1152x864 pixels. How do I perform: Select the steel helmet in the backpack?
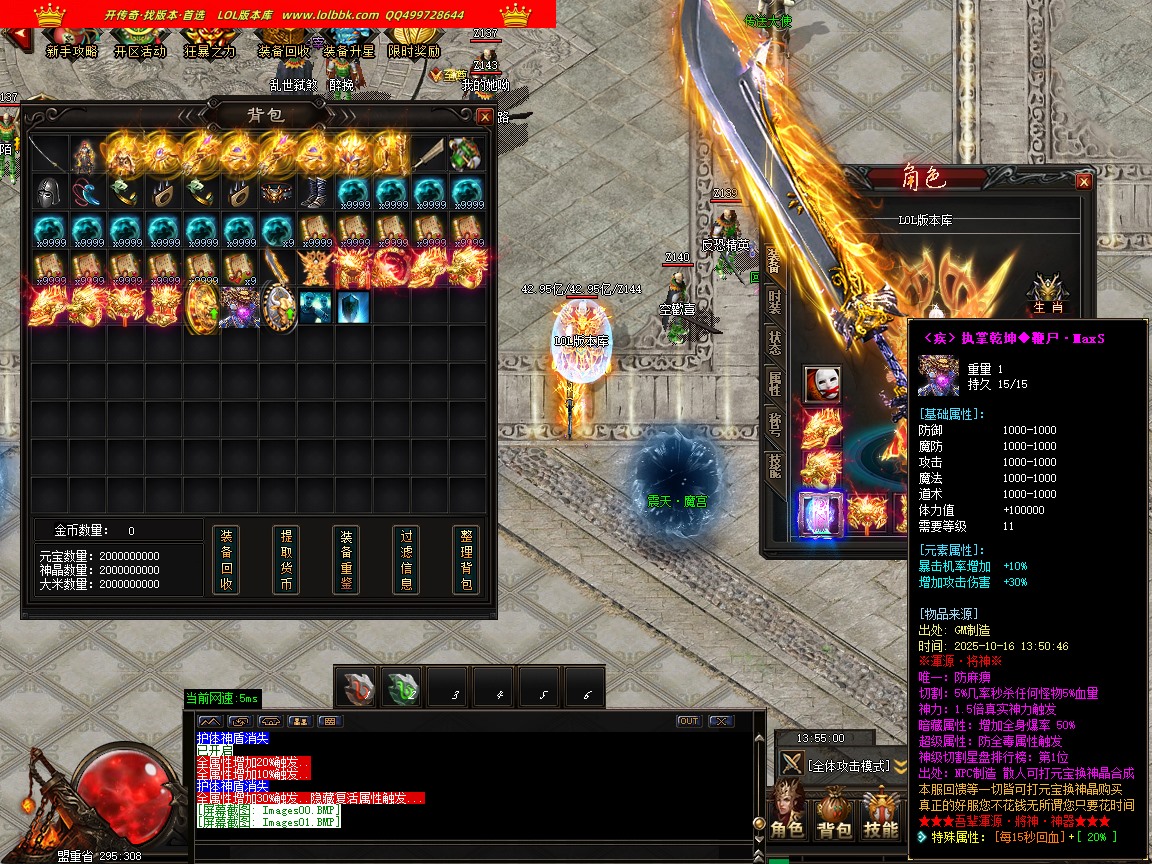(49, 193)
